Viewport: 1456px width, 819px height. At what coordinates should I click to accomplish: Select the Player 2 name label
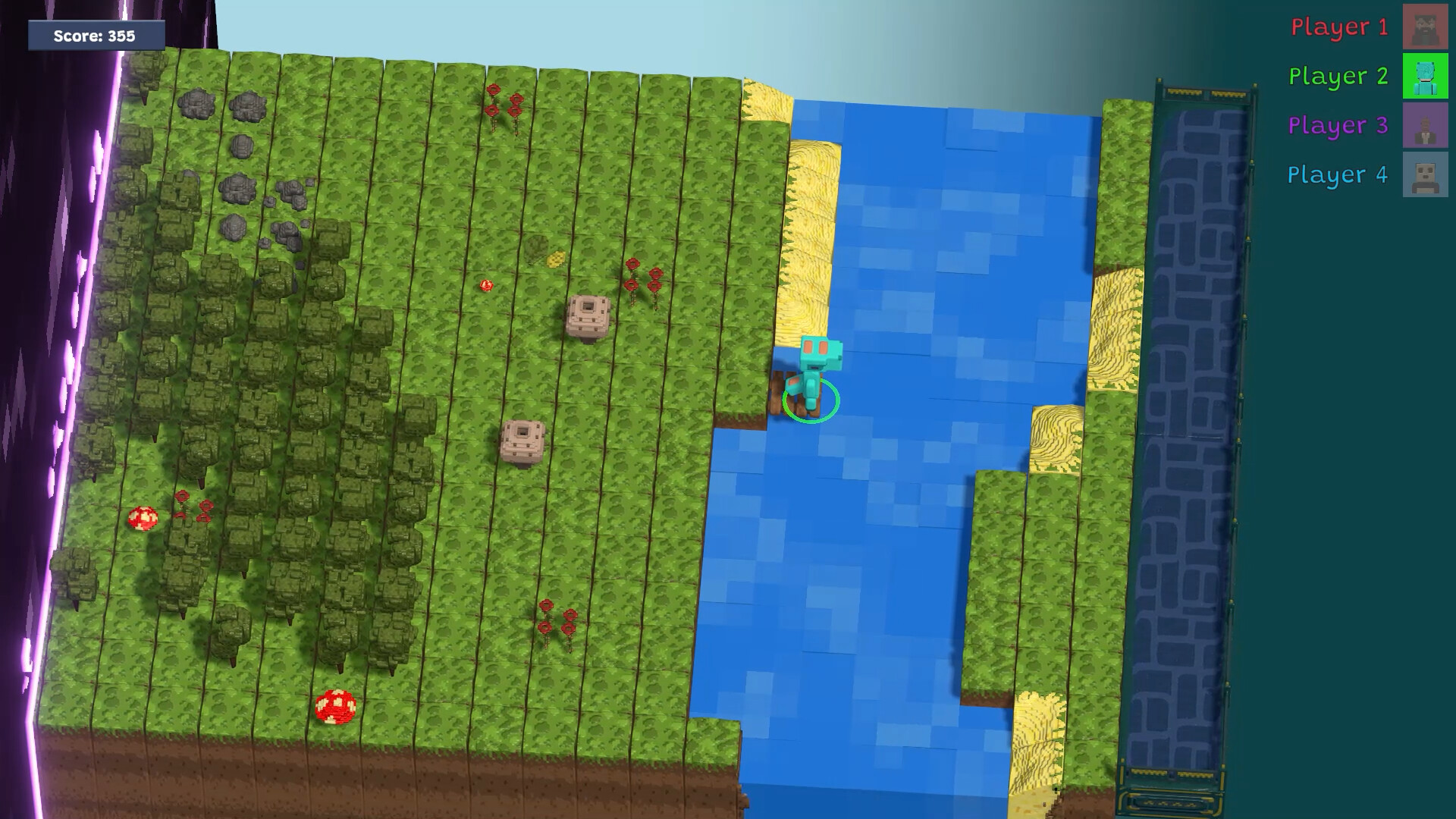1338,77
